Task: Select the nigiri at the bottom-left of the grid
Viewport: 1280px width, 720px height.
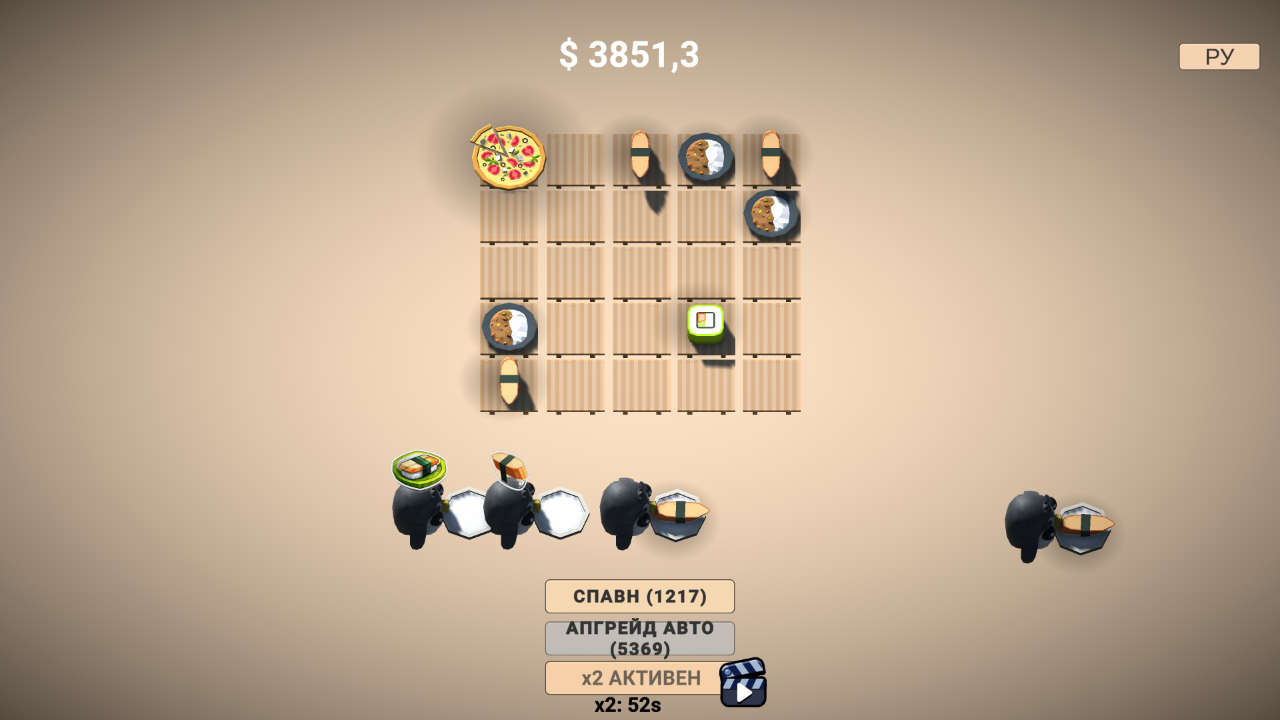Action: click(510, 380)
